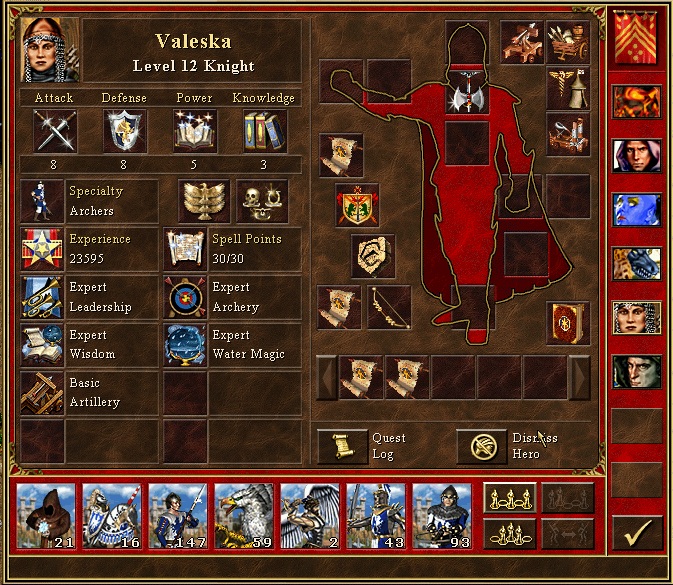Open the Quest Log

[x=342, y=446]
